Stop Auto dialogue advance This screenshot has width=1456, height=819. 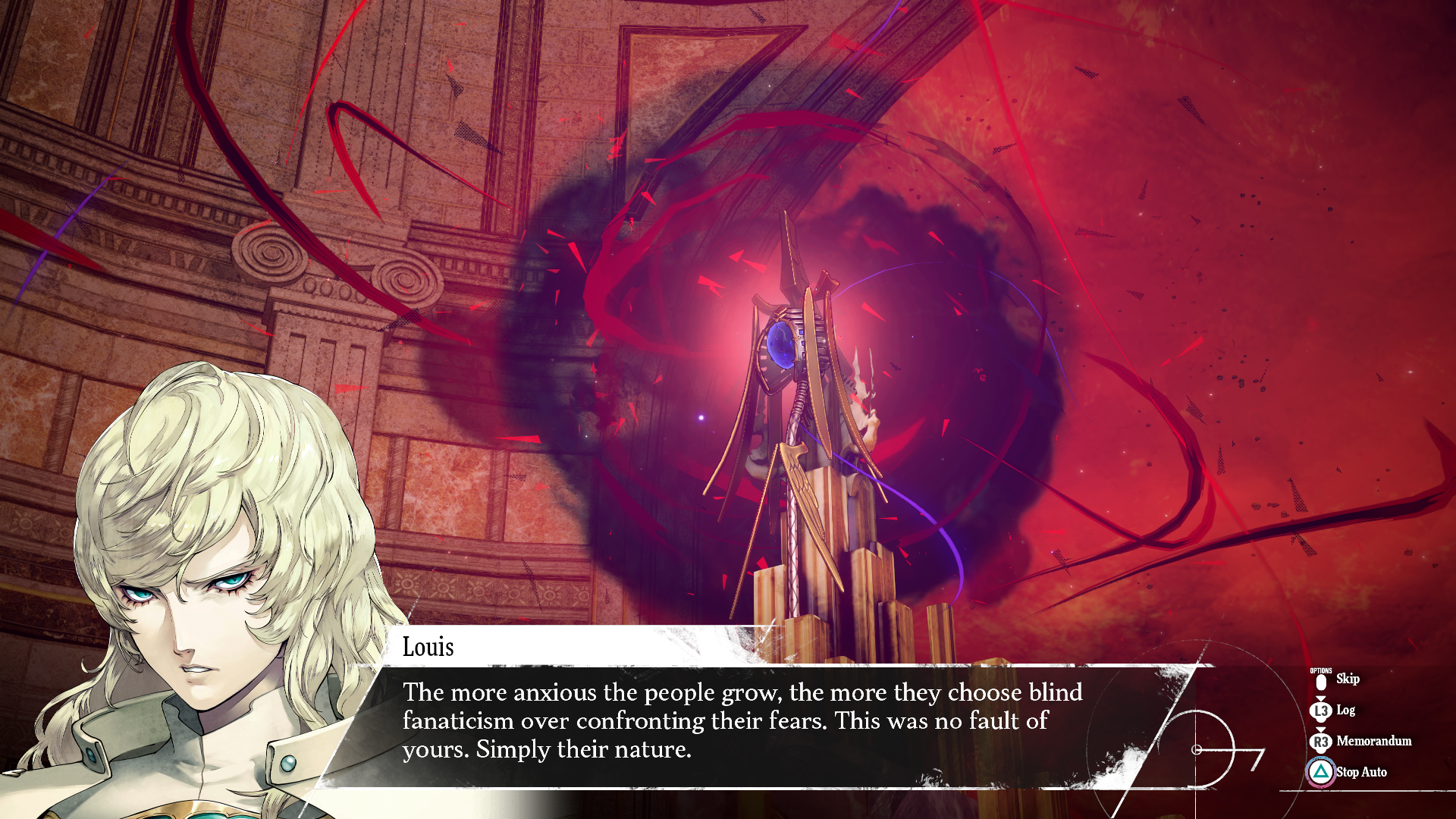click(1360, 772)
